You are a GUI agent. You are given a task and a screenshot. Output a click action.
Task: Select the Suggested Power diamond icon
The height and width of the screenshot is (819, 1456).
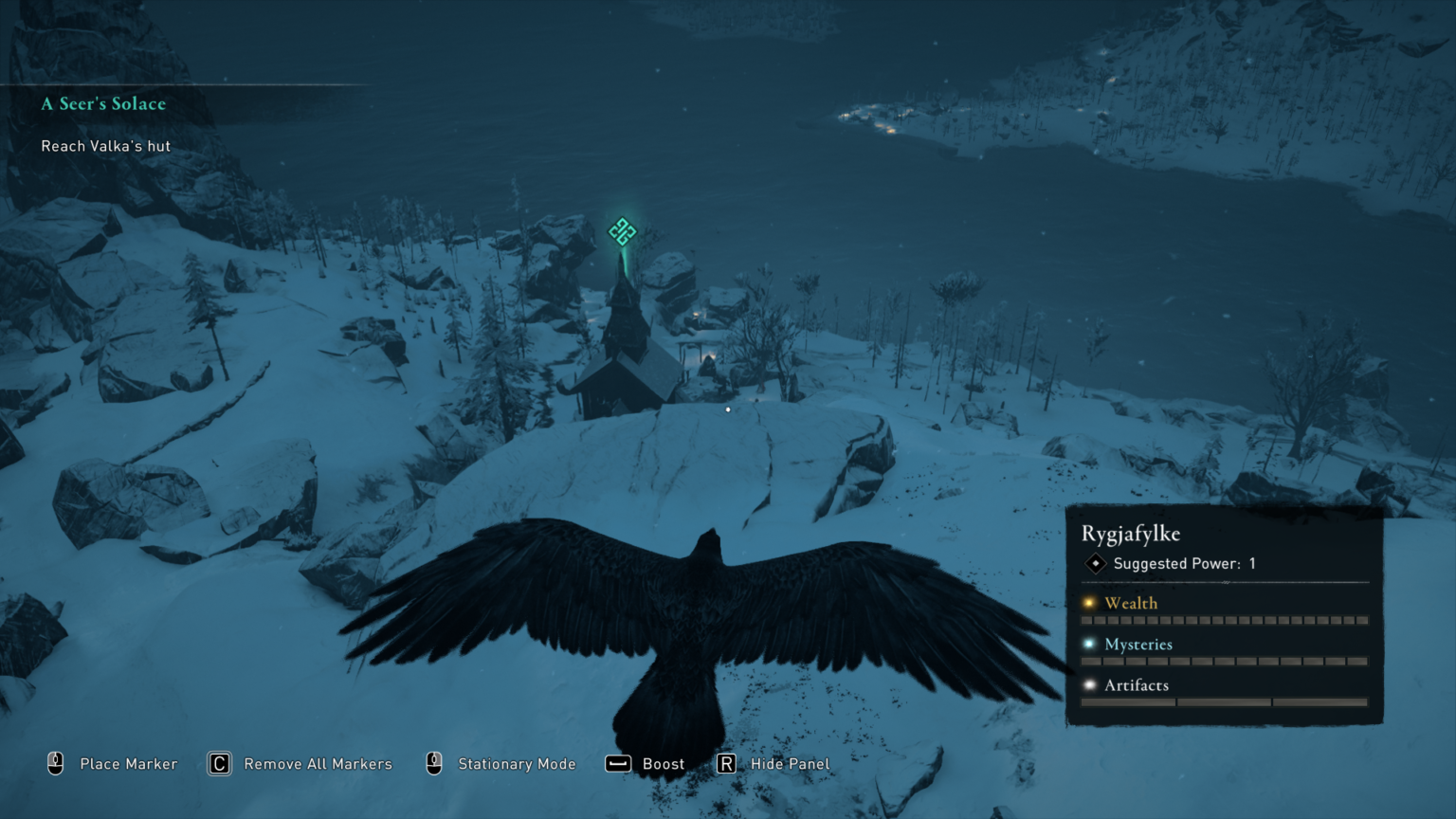1095,563
